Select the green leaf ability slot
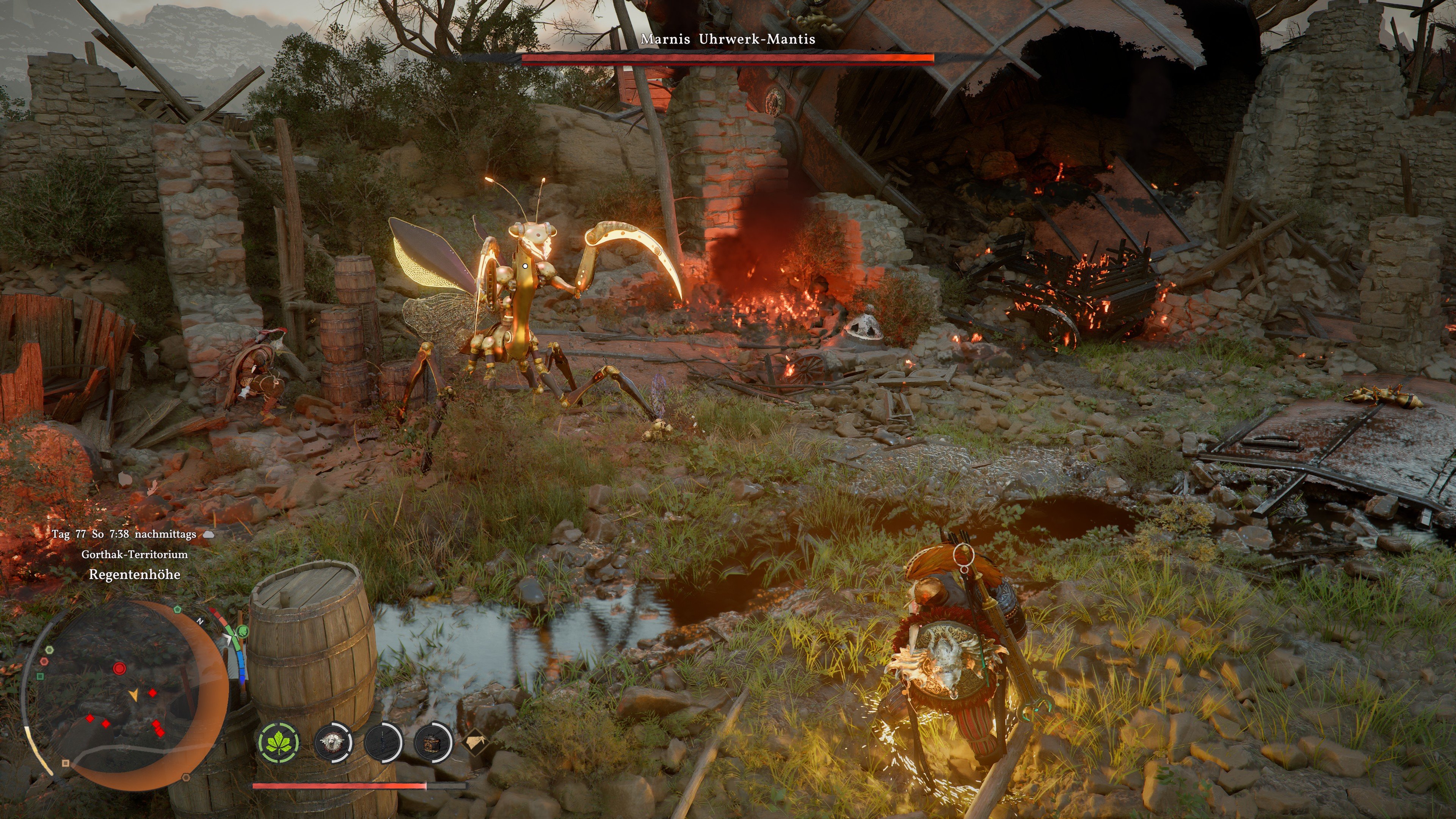1456x819 pixels. pyautogui.click(x=279, y=742)
